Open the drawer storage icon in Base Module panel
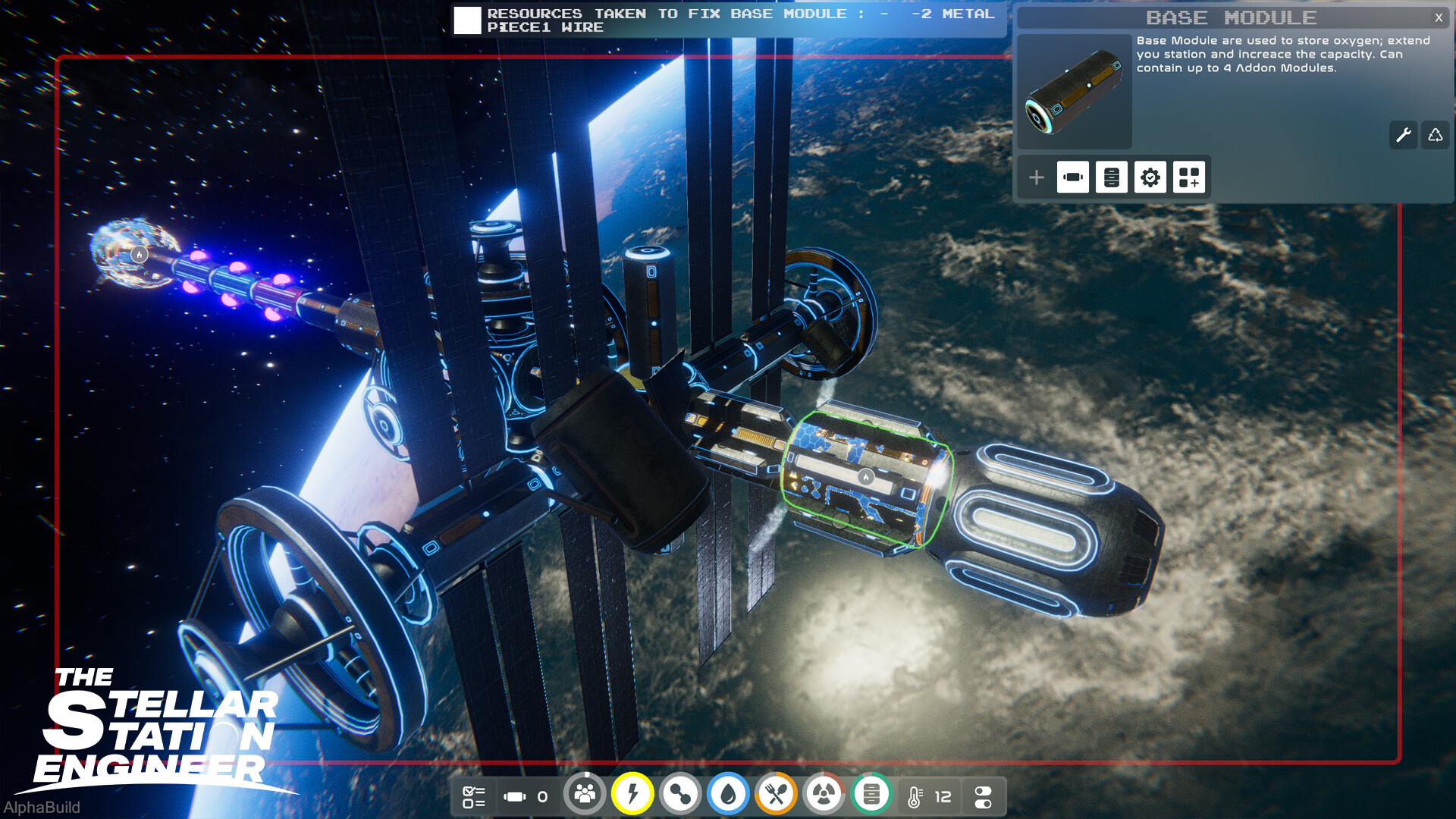Image resolution: width=1456 pixels, height=819 pixels. tap(1111, 177)
